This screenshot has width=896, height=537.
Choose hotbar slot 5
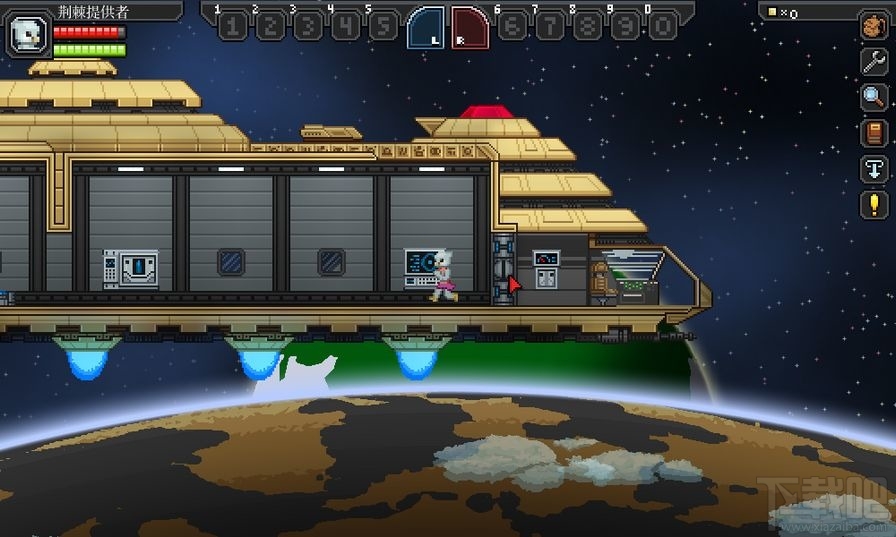(383, 27)
